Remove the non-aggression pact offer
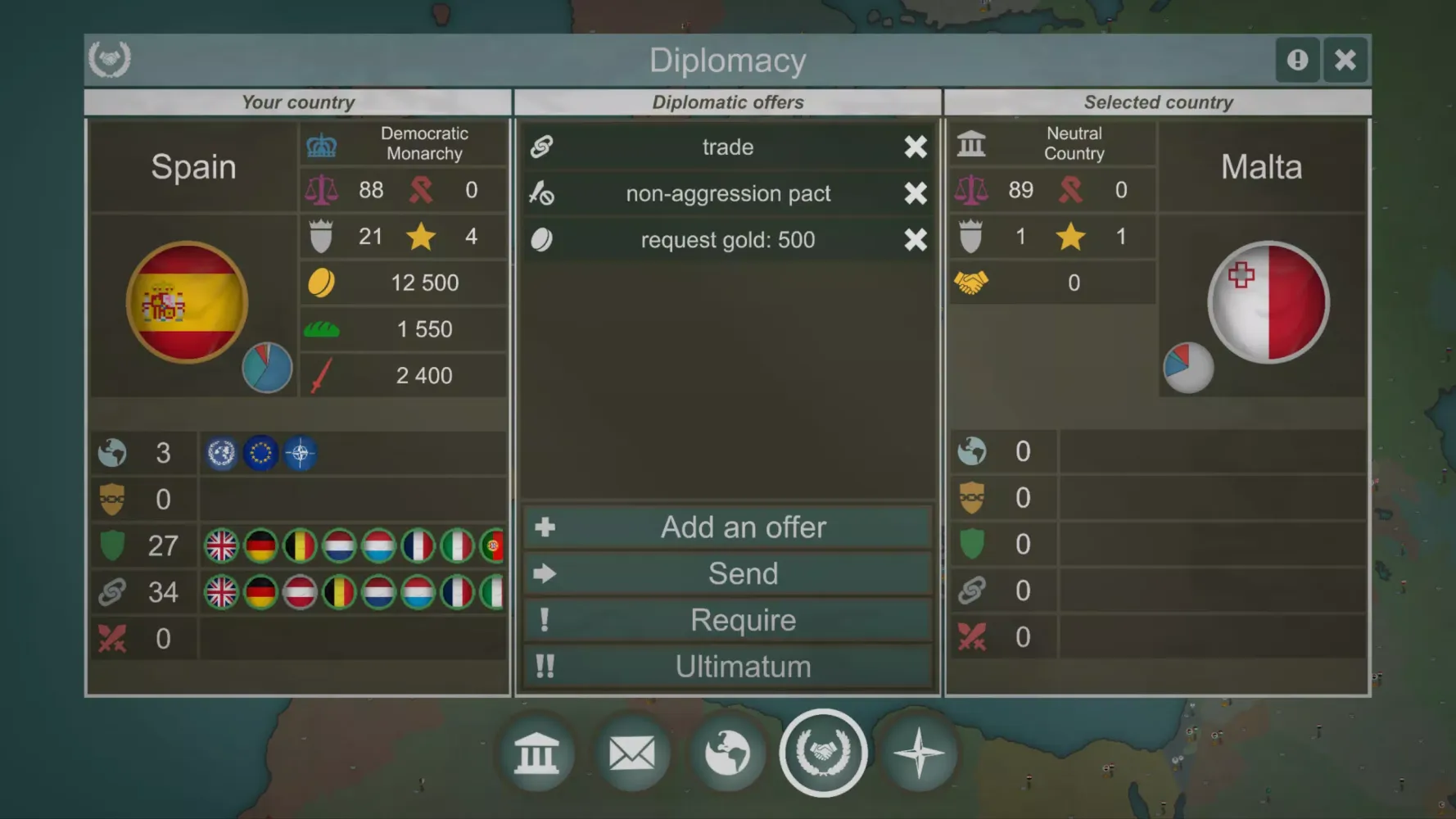 [x=916, y=193]
